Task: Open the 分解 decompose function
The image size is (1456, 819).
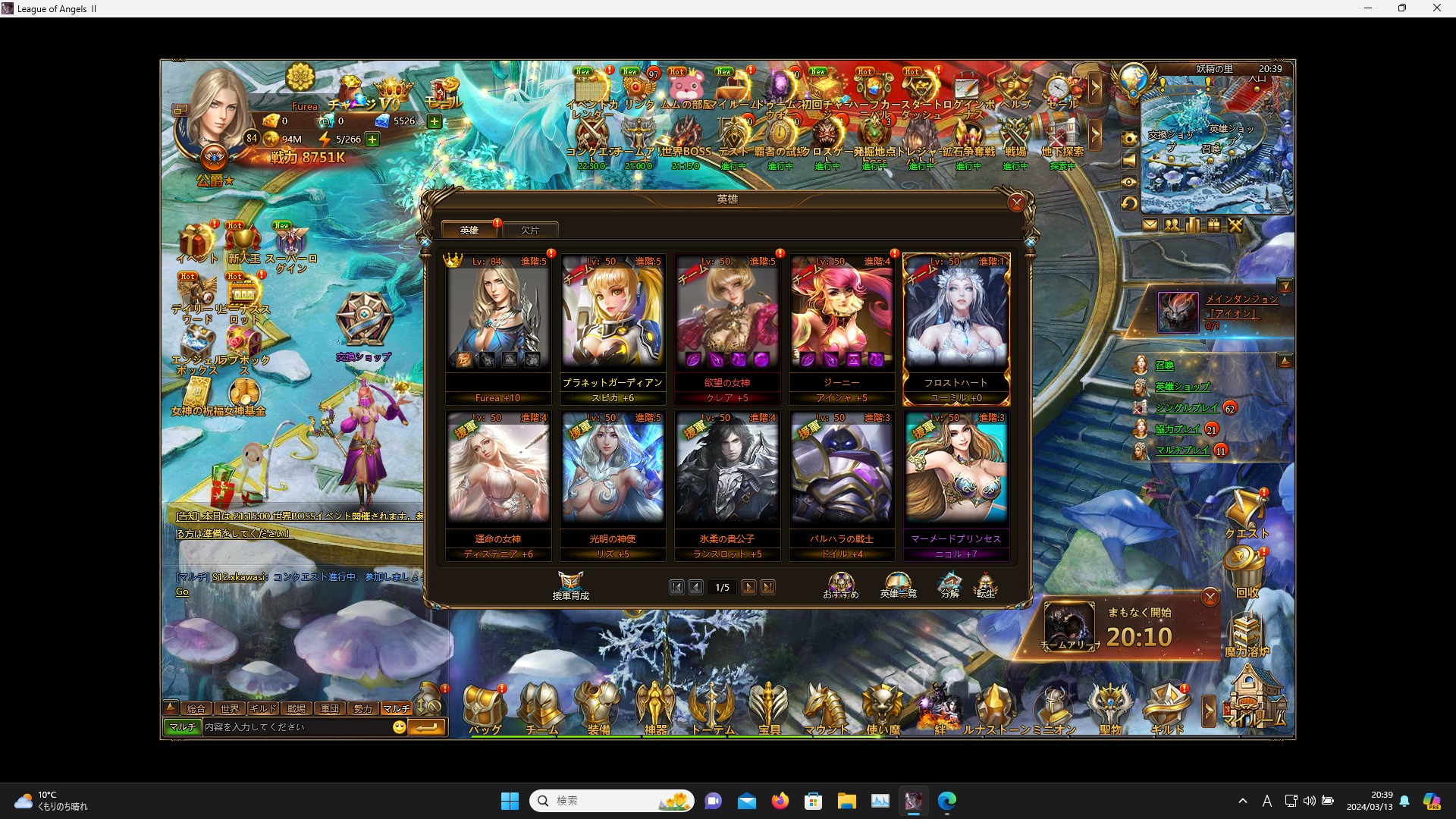Action: coord(949,585)
